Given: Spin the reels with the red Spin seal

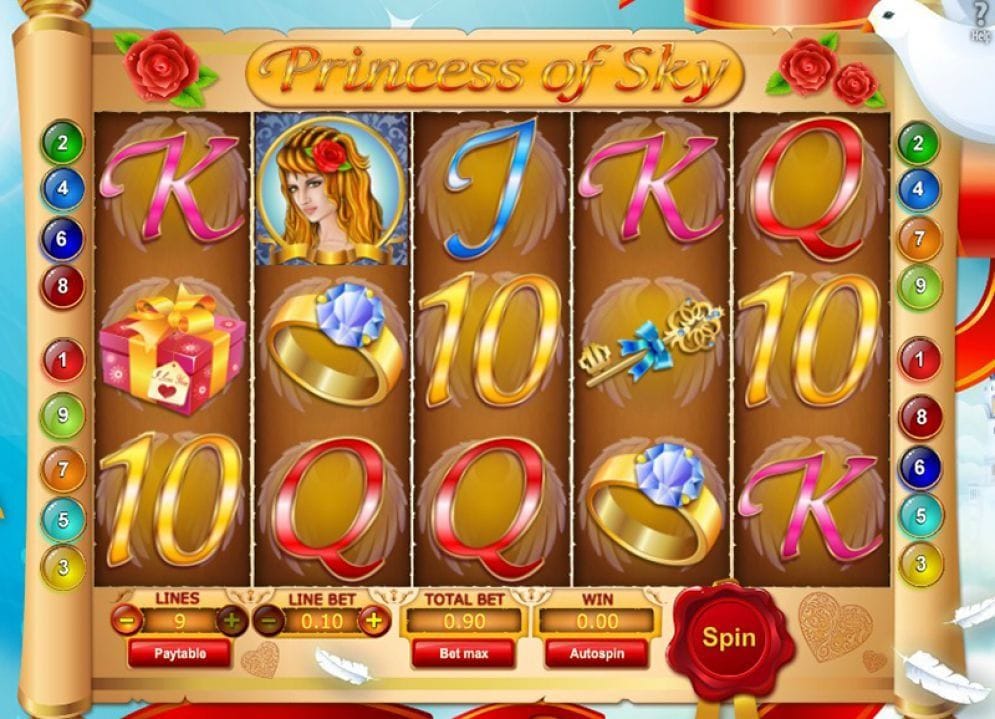Looking at the screenshot, I should click(x=728, y=638).
